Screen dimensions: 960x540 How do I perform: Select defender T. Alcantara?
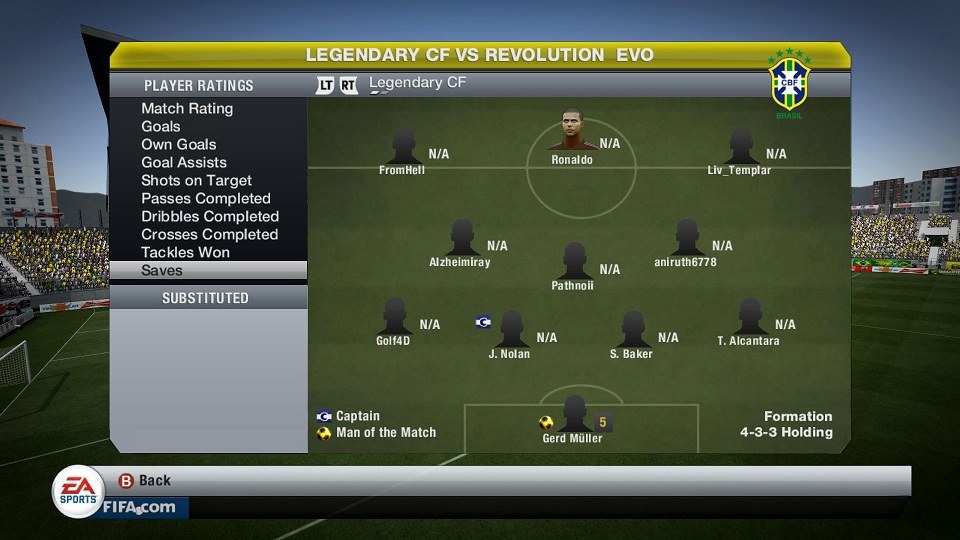tap(749, 322)
